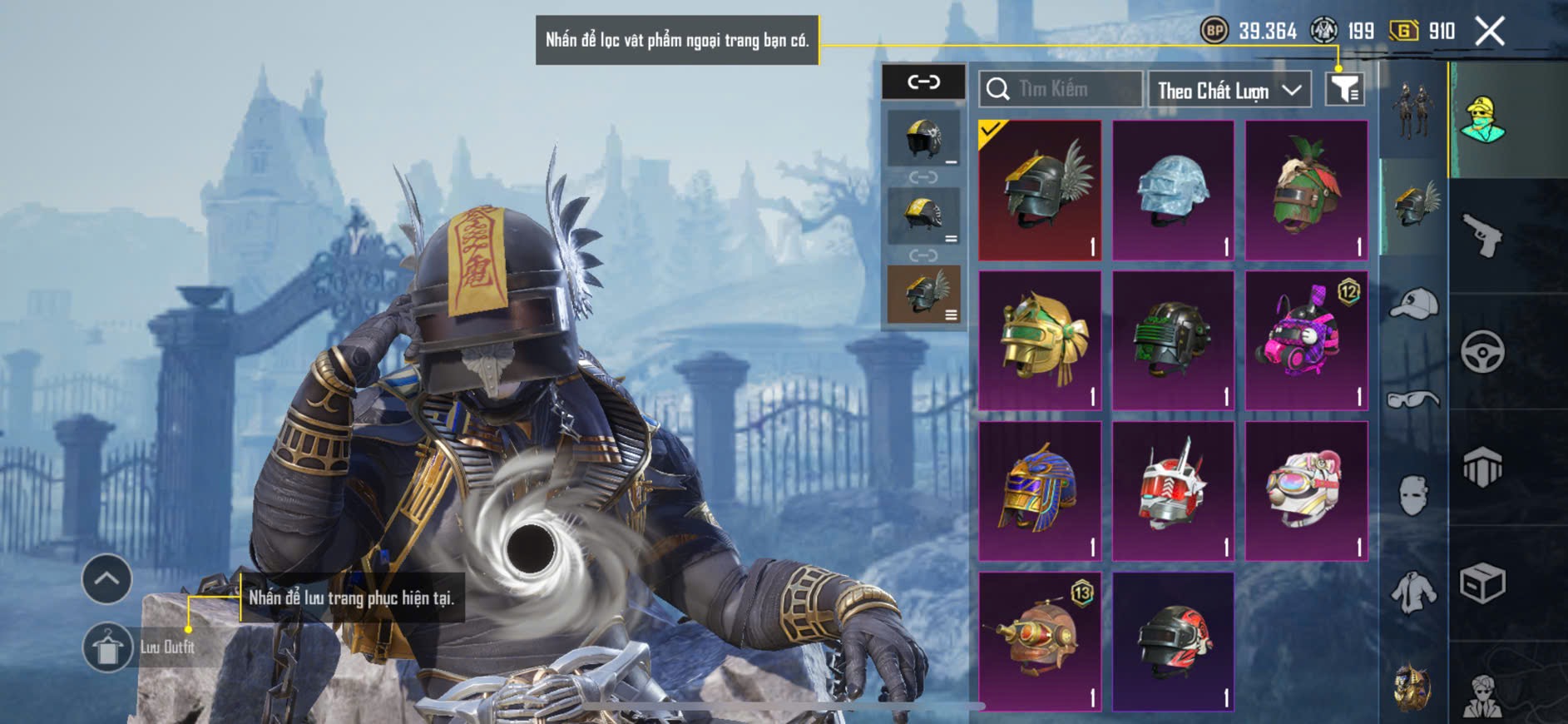Toggle the owned-items filter funnel icon
This screenshot has height=724, width=1568.
(x=1344, y=89)
